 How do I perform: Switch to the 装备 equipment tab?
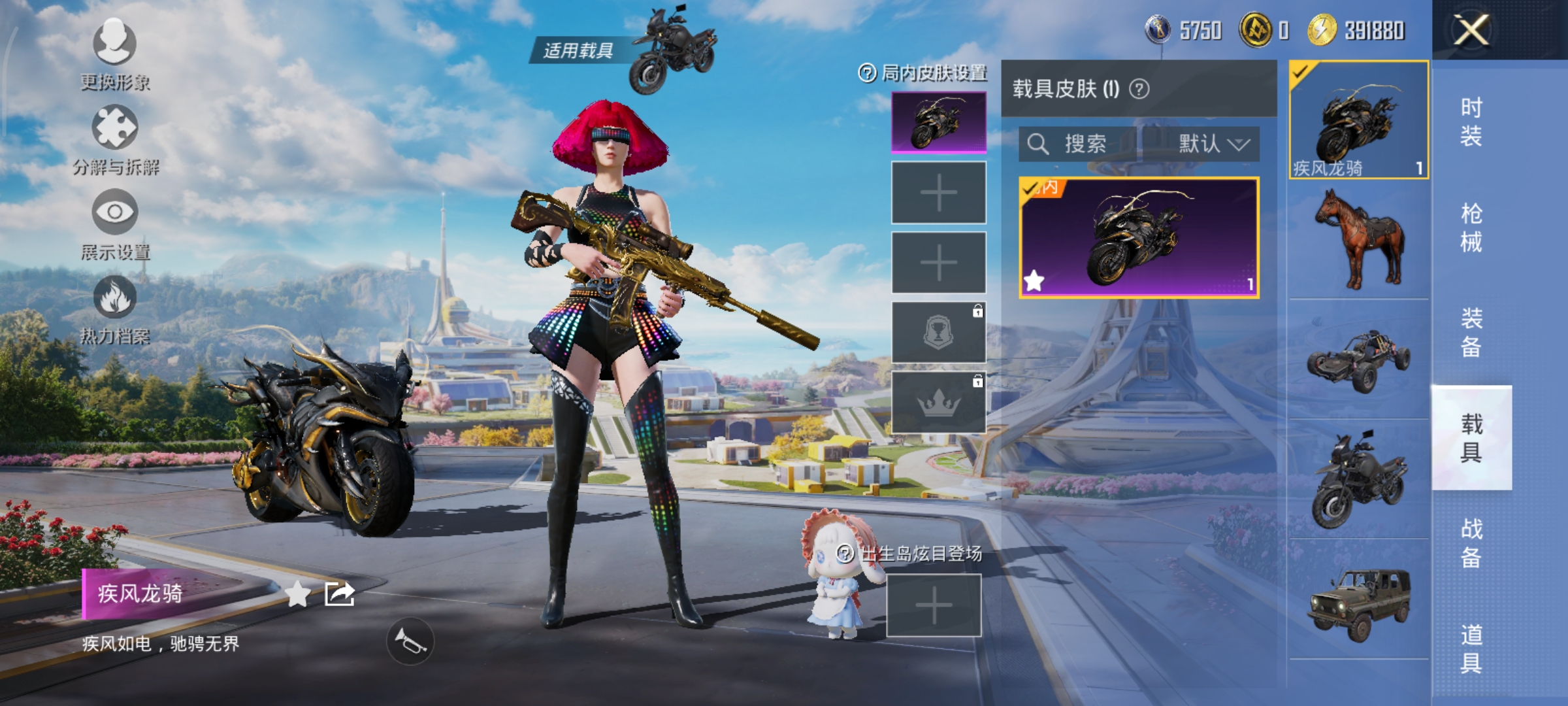point(1471,333)
